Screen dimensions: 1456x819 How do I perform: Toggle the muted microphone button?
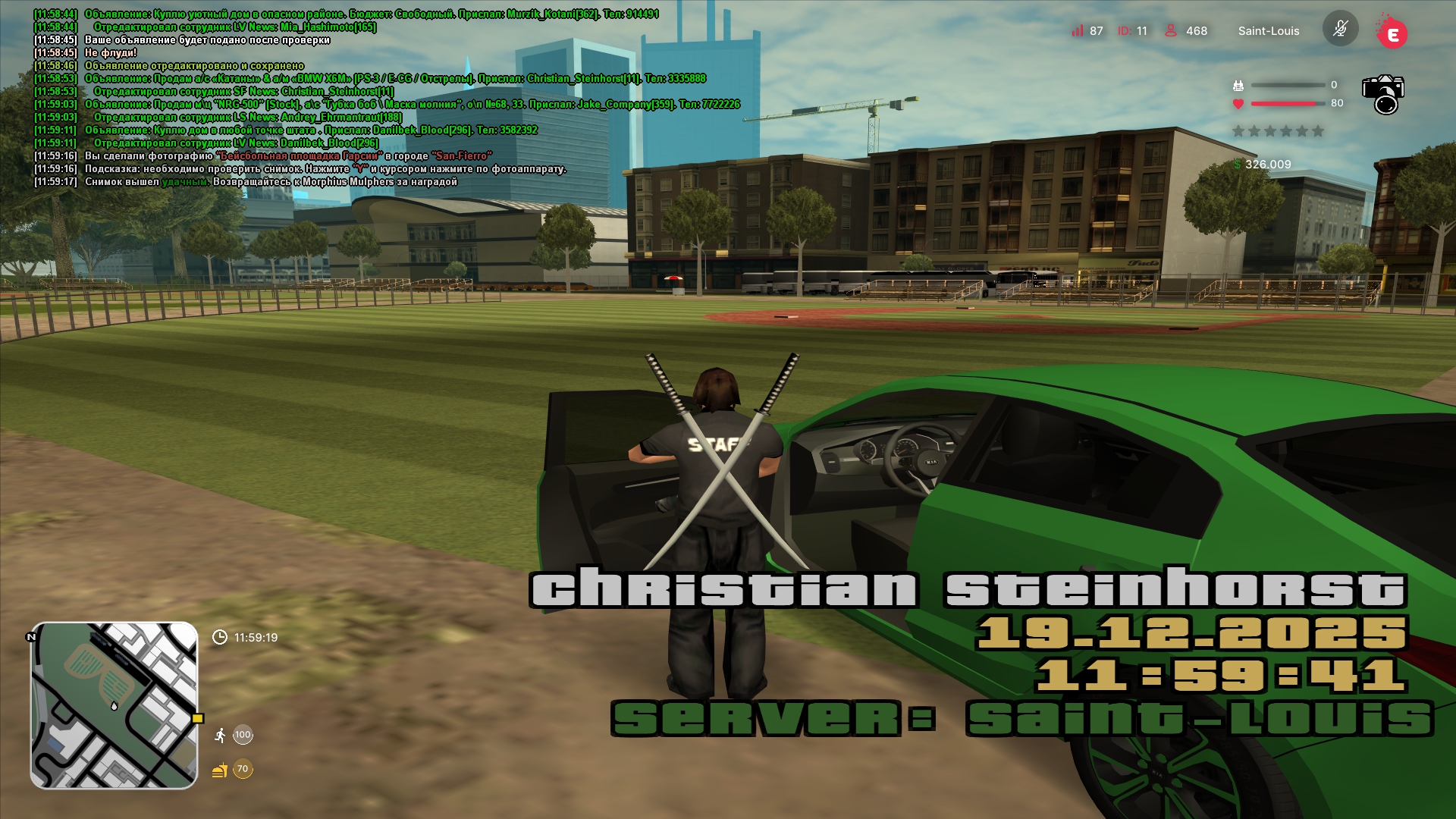(1340, 30)
